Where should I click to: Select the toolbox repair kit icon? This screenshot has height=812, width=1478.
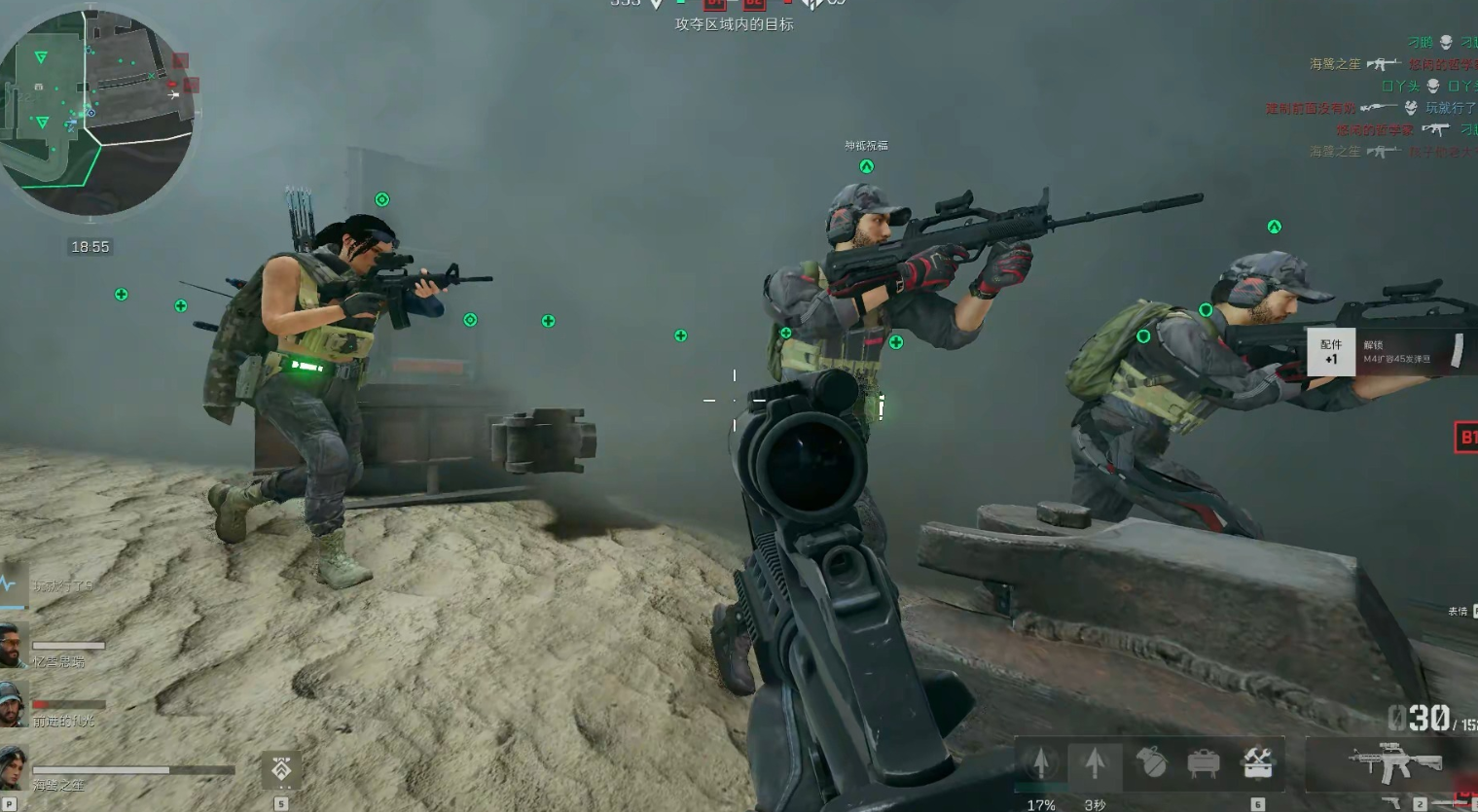[1257, 762]
